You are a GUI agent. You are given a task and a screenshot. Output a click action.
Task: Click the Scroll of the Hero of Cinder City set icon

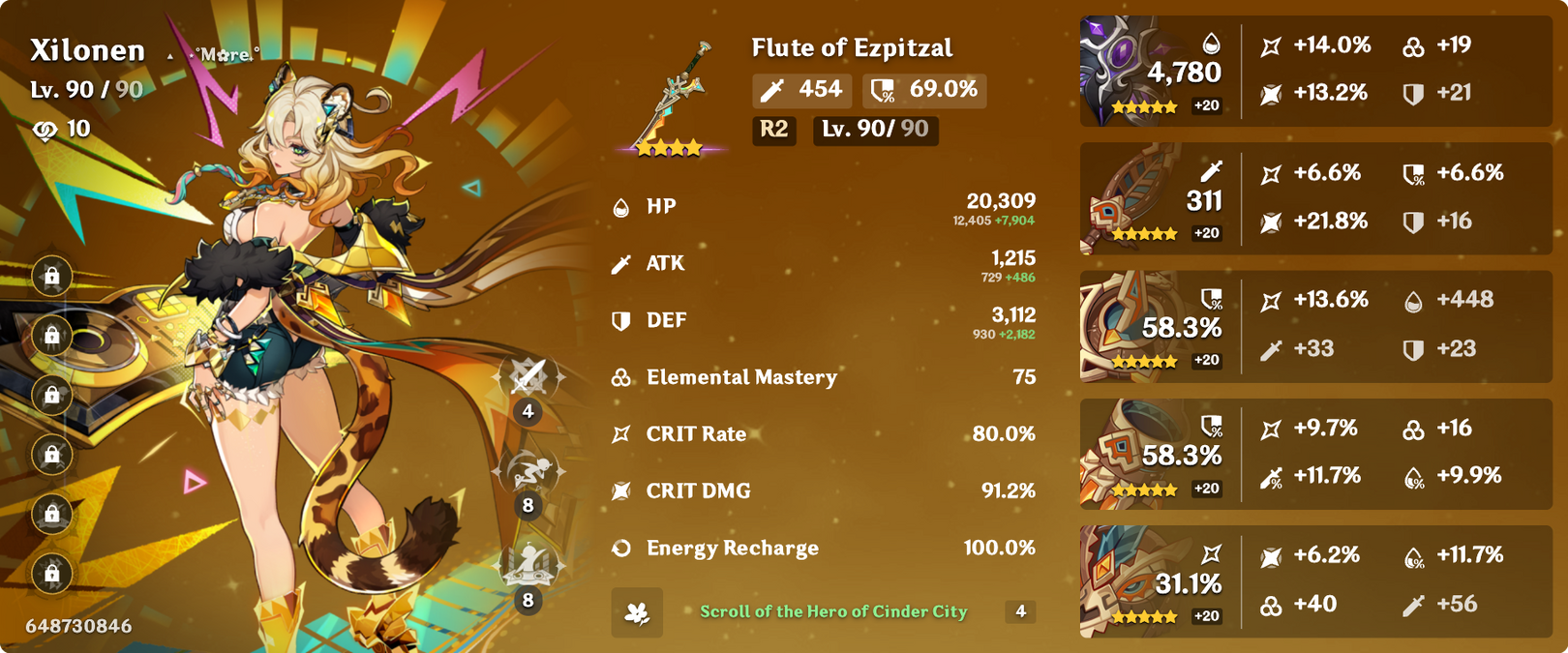637,612
